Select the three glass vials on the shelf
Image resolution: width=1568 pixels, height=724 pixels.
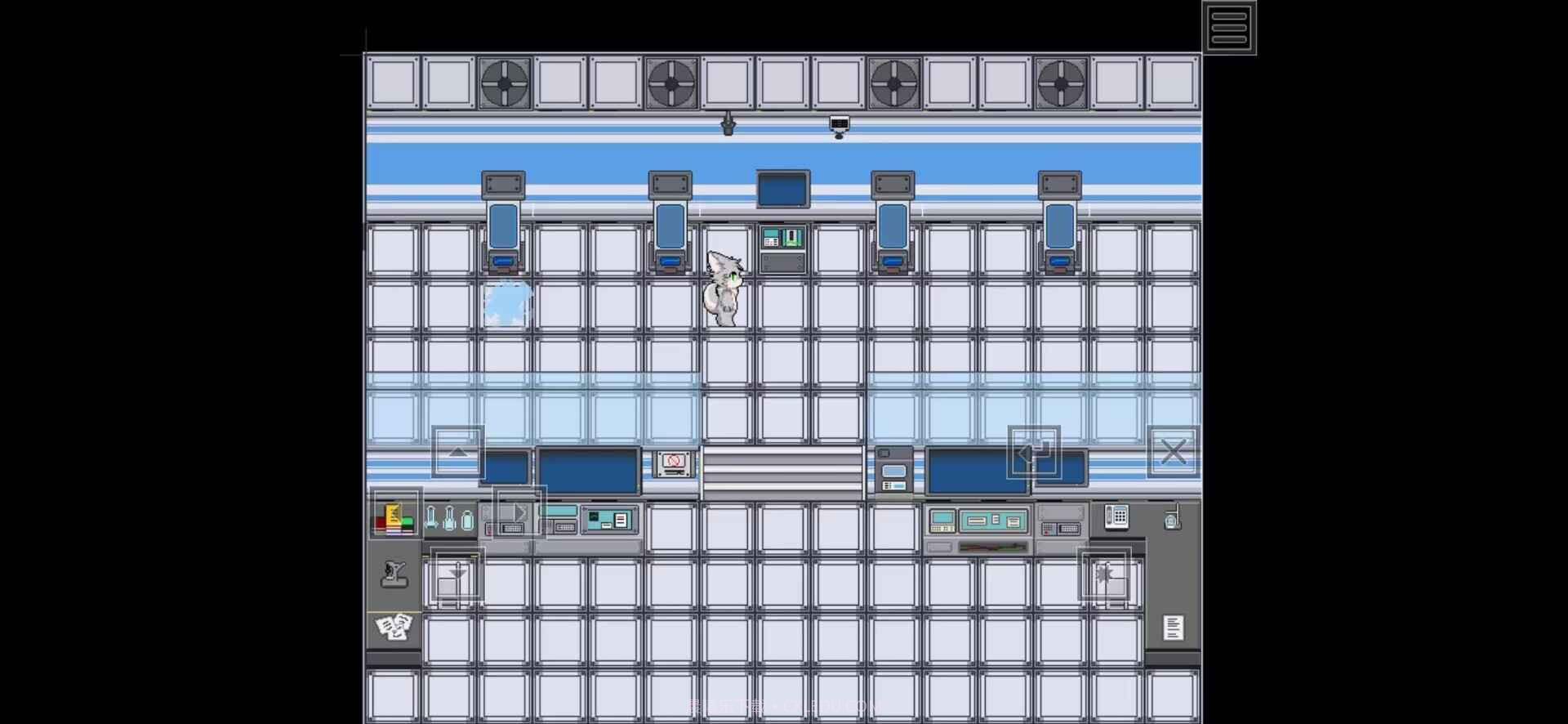point(449,518)
